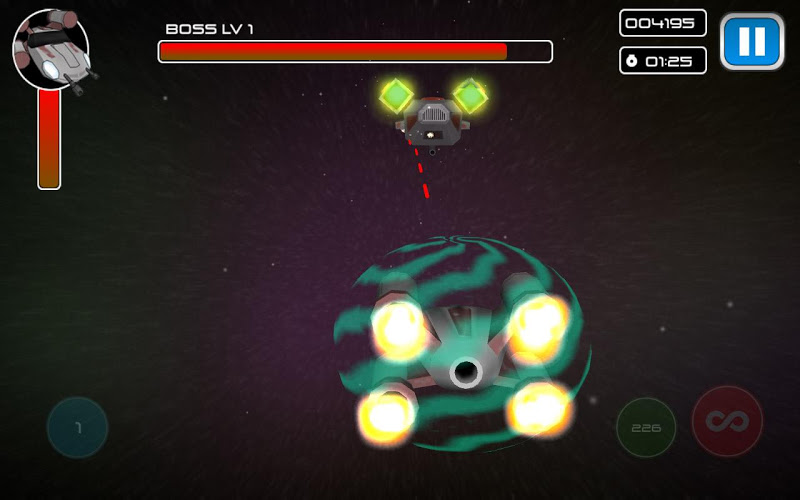
Task: Use the round ability button labeled 1
Action: click(78, 428)
